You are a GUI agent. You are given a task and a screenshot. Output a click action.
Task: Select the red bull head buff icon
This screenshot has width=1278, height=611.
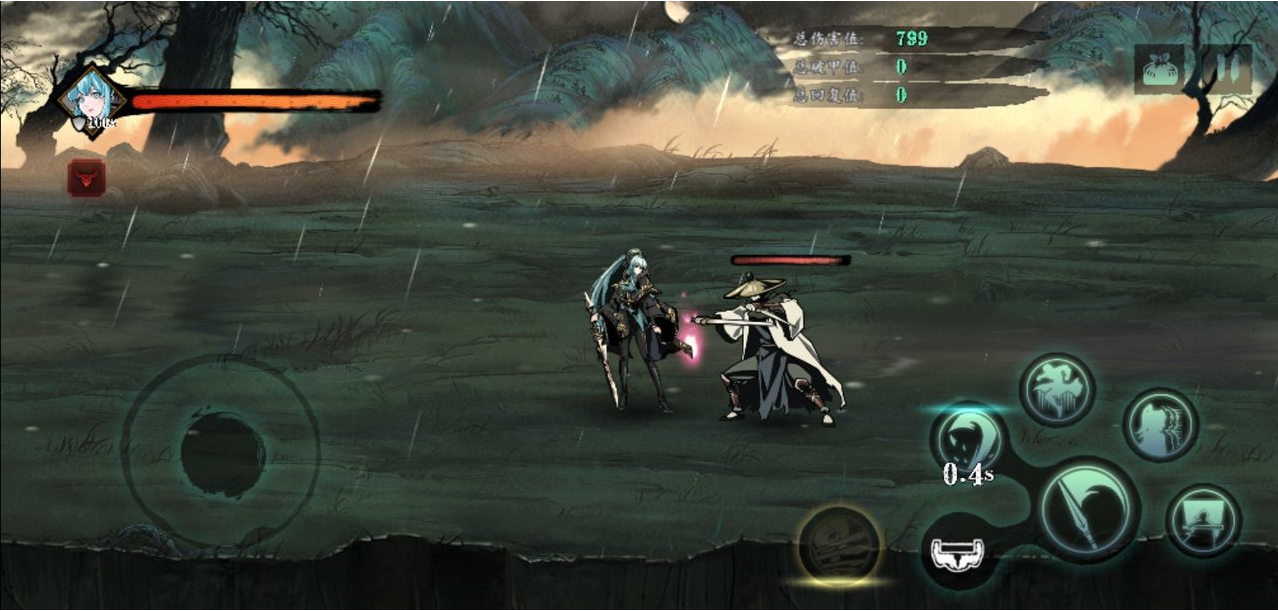click(x=86, y=178)
